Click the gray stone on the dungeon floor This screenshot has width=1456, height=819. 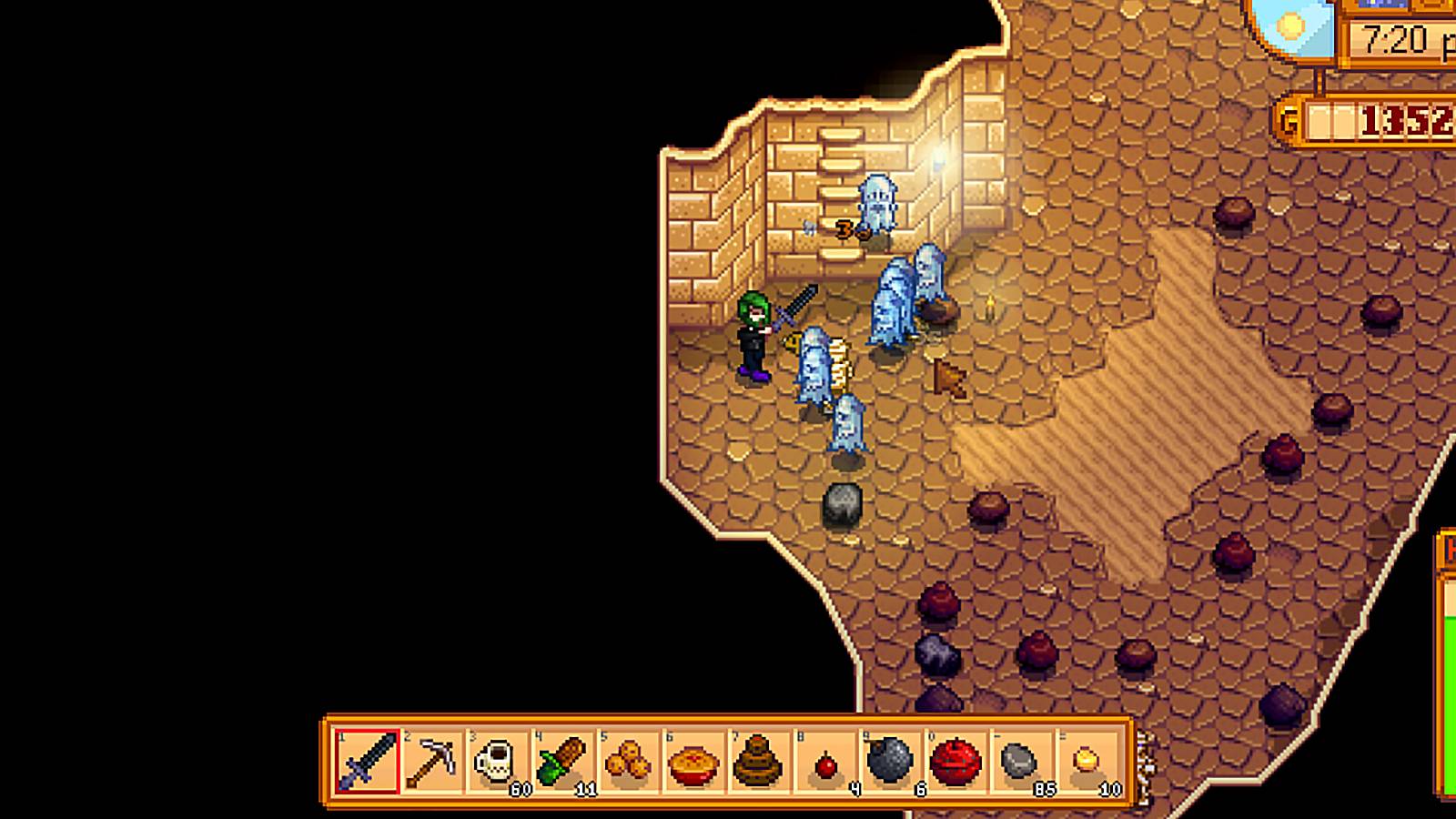coord(842,503)
